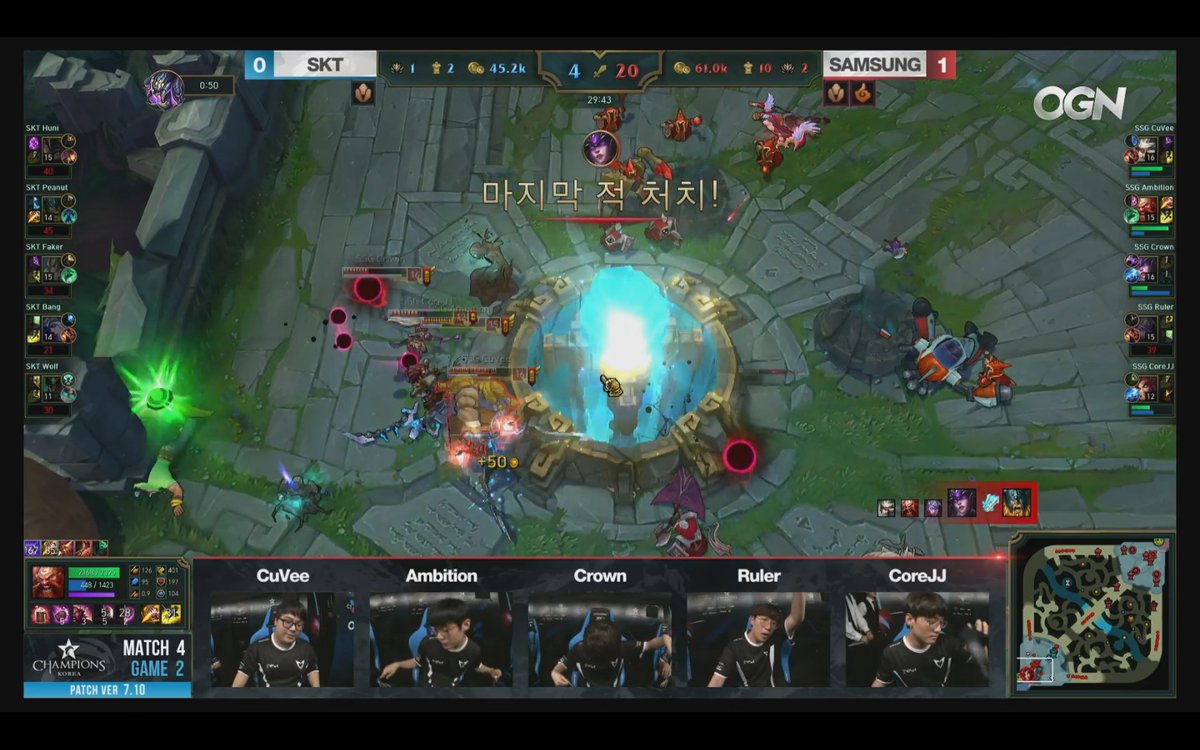Open CuVee's player camera feed

(282, 638)
